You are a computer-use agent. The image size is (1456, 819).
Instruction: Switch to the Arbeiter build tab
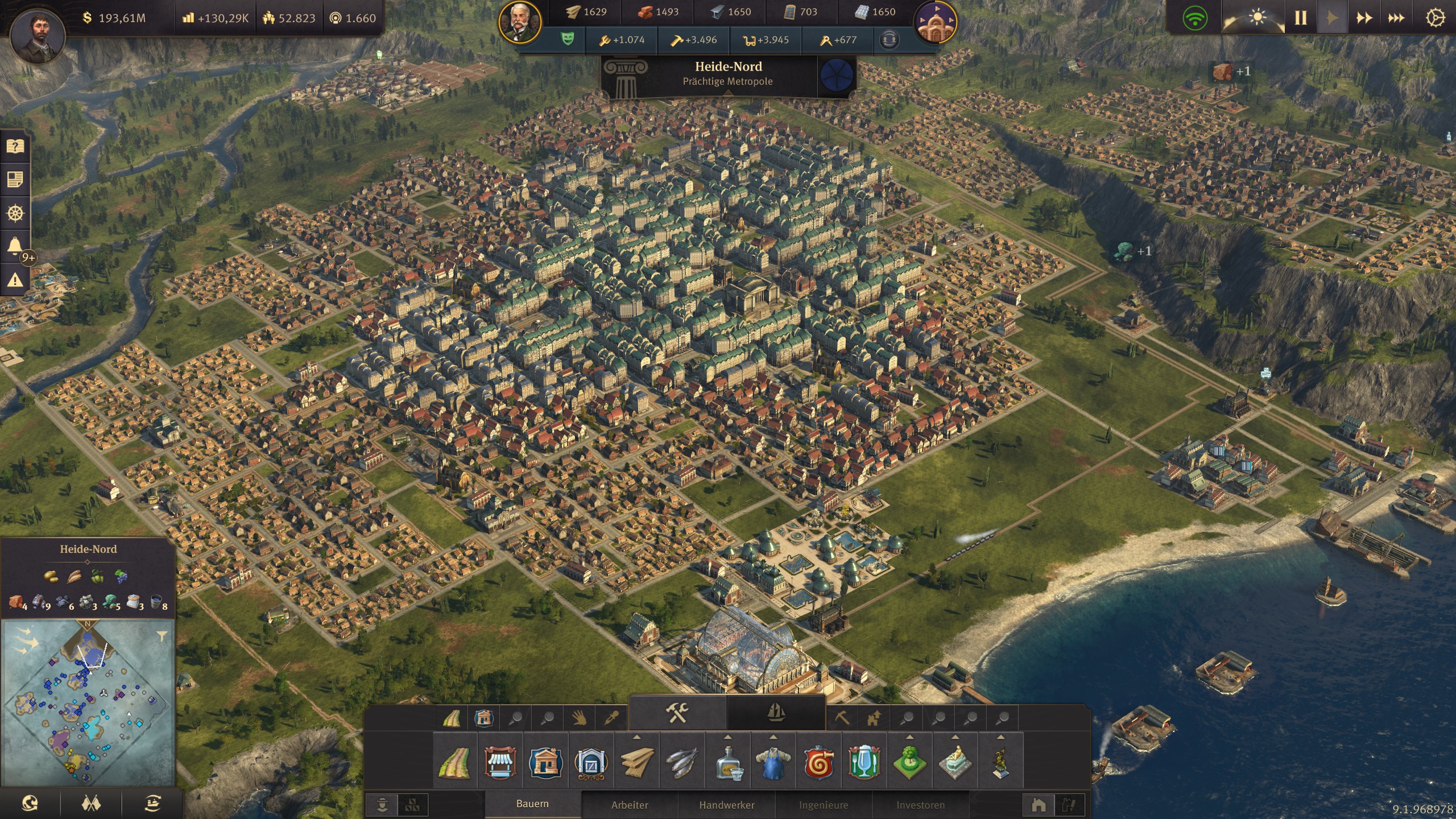click(628, 805)
